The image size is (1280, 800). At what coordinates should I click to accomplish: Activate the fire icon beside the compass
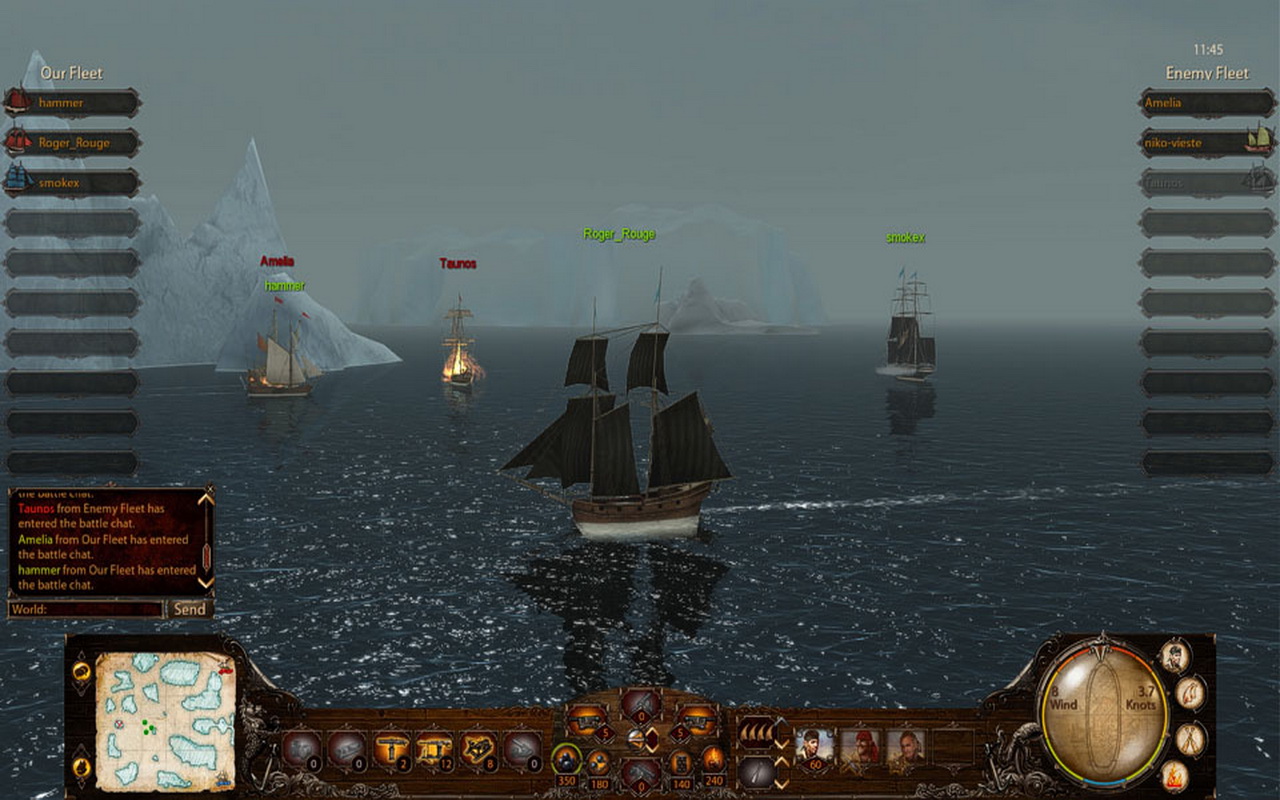1174,773
